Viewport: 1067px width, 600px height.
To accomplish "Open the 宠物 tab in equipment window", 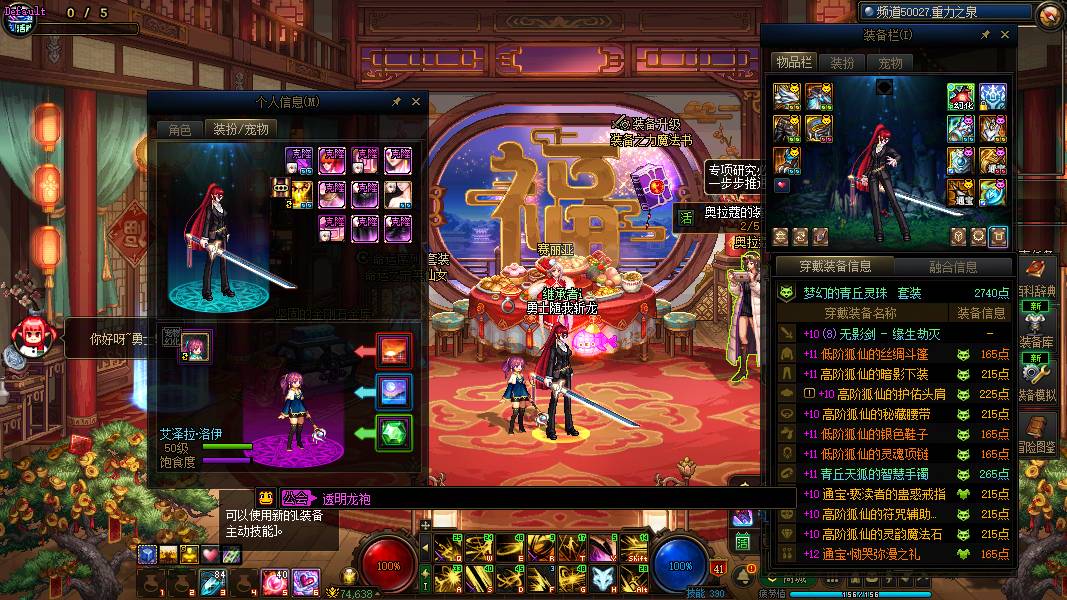I will tap(890, 63).
